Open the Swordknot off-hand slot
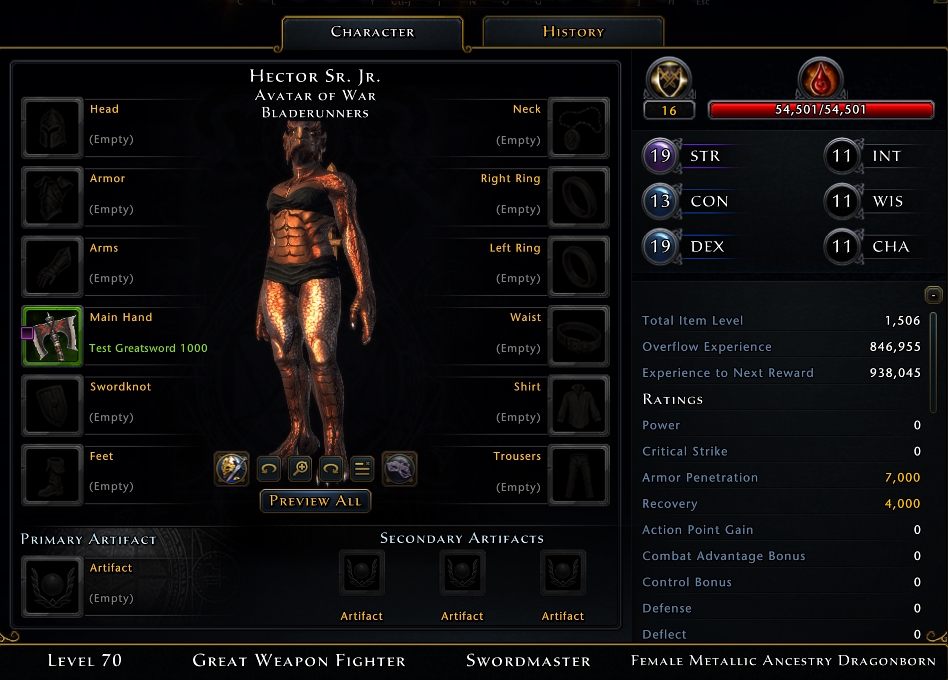Screen dimensions: 948x680 [52, 406]
